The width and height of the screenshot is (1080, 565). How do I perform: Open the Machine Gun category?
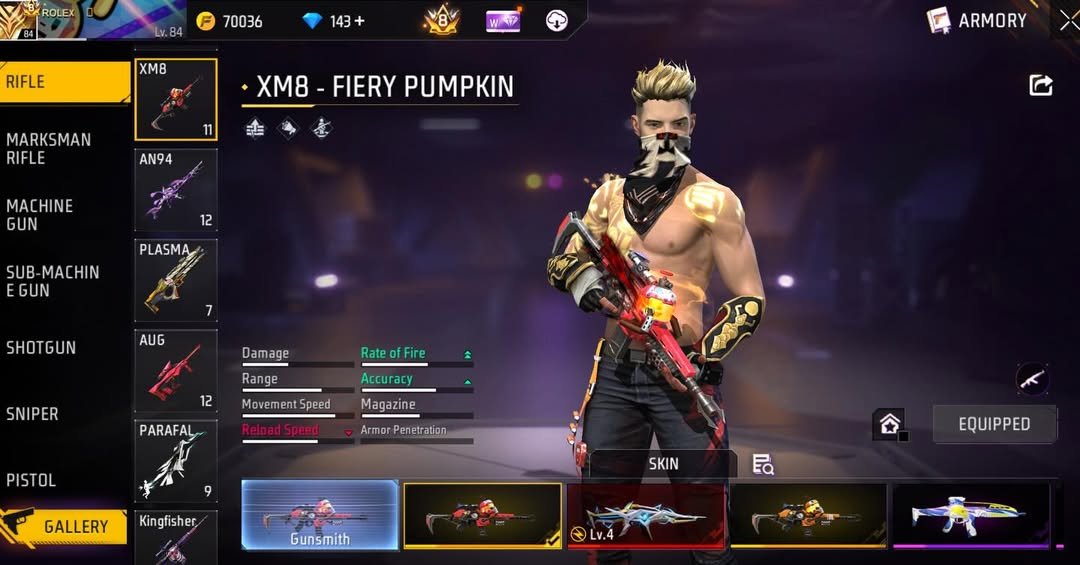pyautogui.click(x=60, y=214)
